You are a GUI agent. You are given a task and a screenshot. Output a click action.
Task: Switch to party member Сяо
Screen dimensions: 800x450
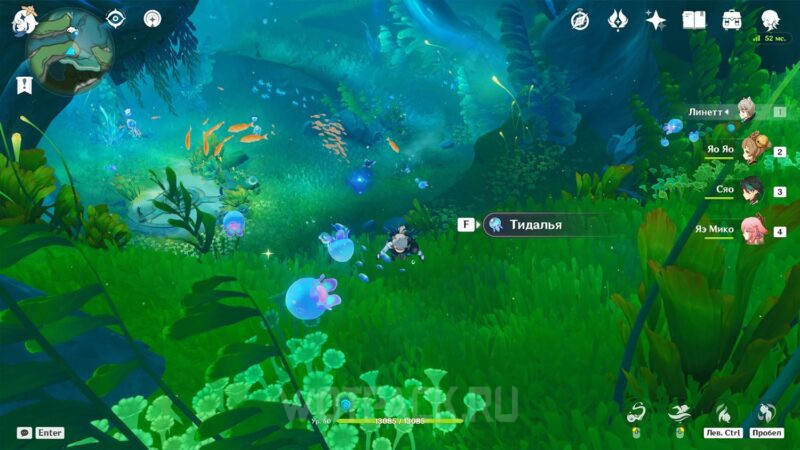pos(750,190)
